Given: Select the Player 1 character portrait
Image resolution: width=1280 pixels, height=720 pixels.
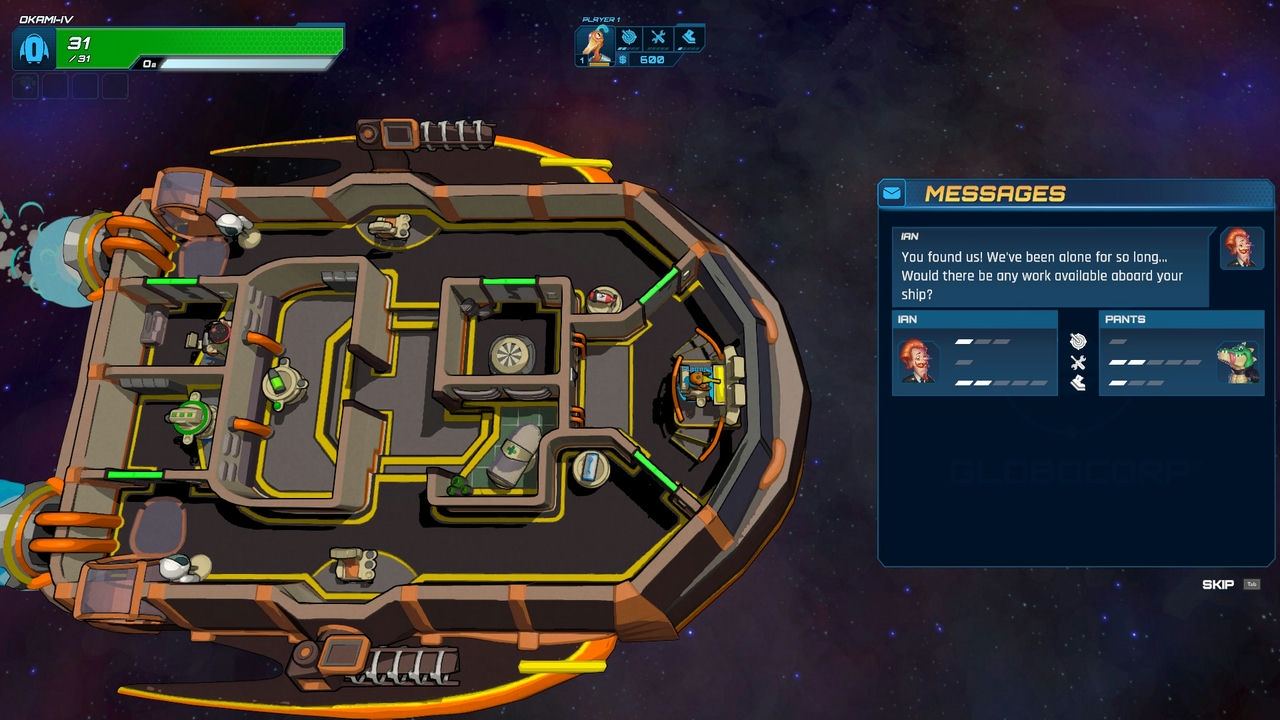Looking at the screenshot, I should (x=597, y=46).
